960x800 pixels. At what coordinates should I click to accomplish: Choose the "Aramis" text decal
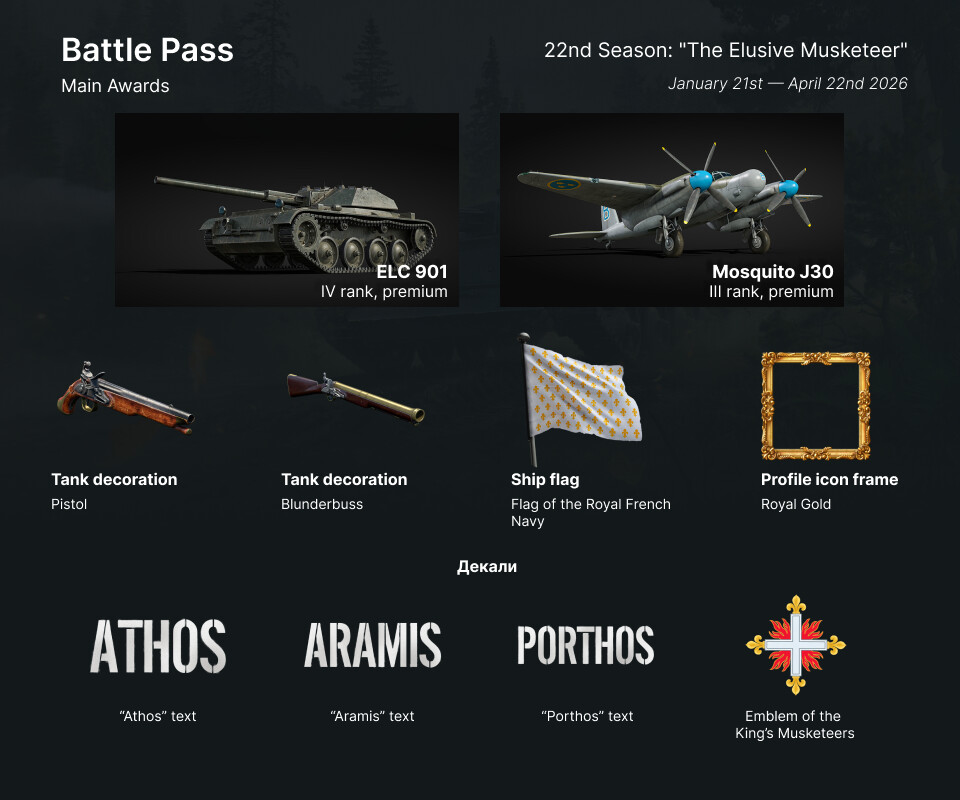[372, 645]
